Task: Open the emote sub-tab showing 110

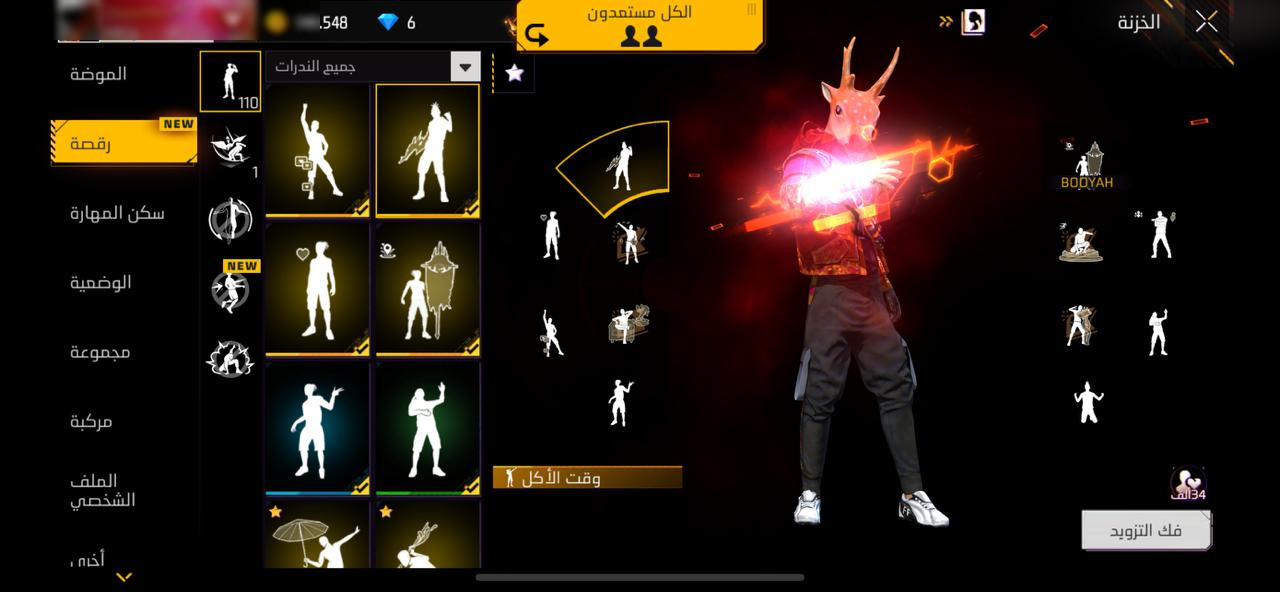Action: (230, 81)
